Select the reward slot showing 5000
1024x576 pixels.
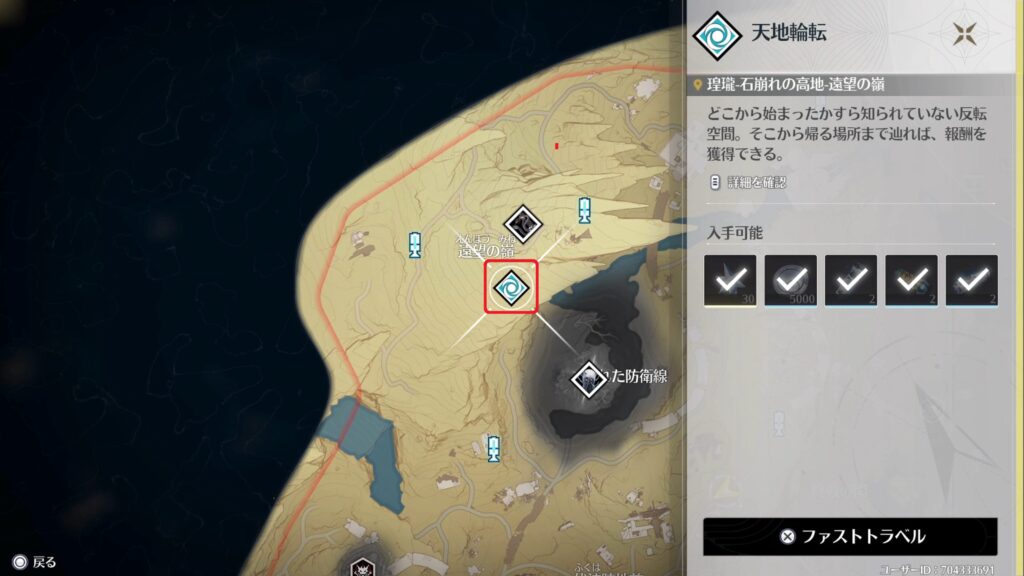[790, 280]
